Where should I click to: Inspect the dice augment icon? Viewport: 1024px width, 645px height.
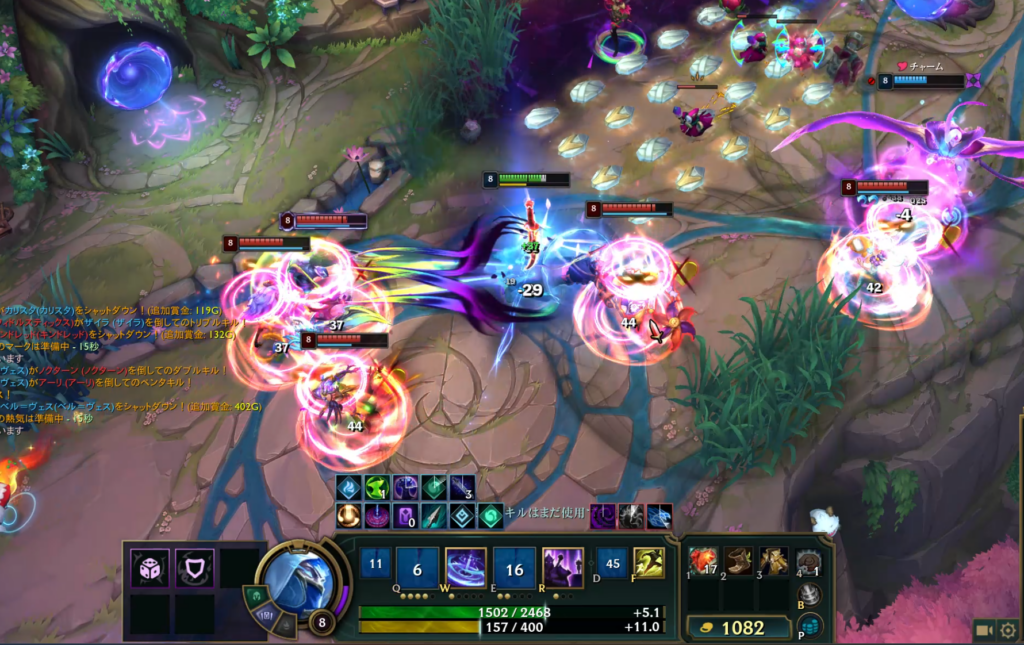pos(149,568)
